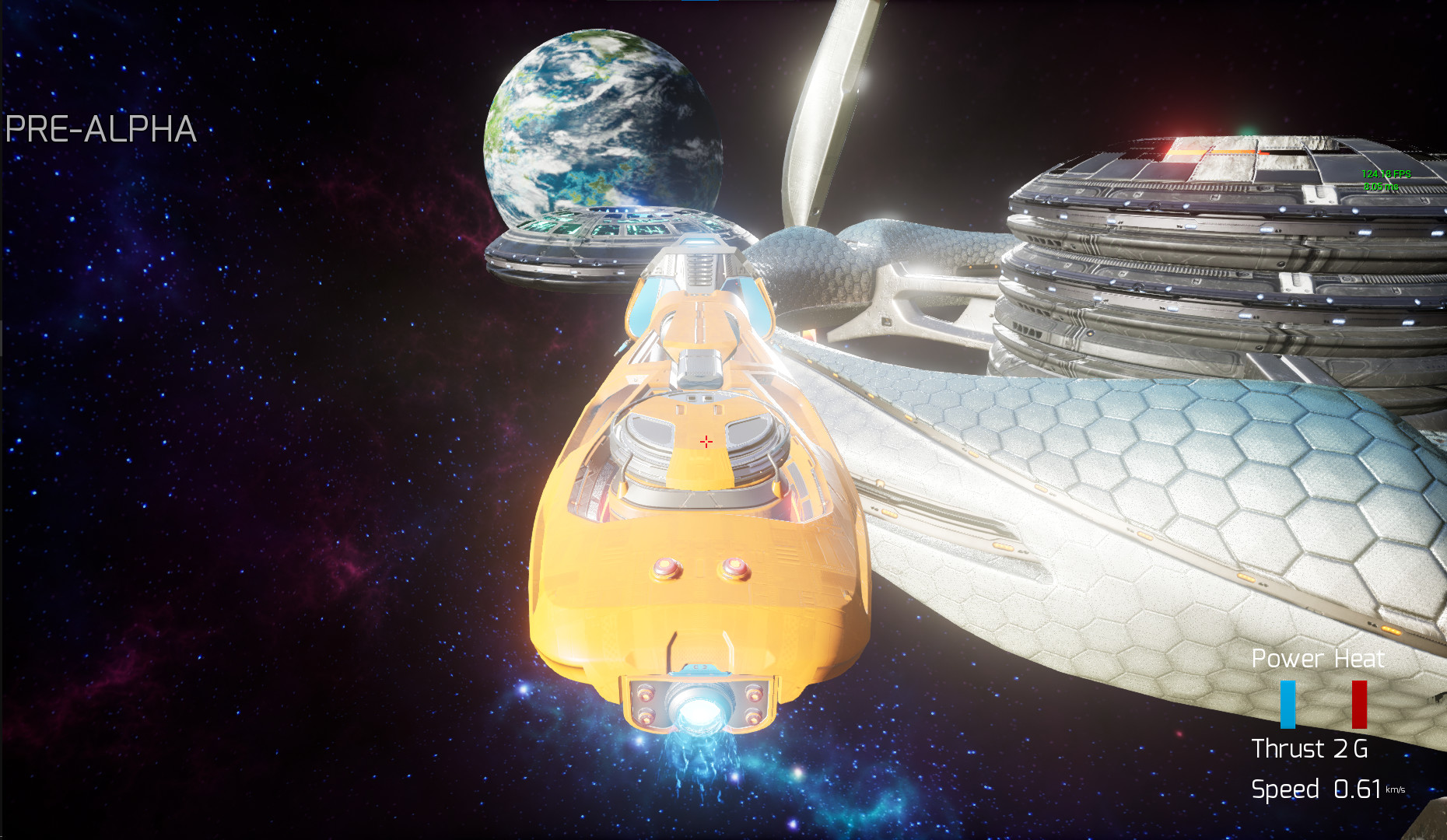The image size is (1447, 840).
Task: Select the Power Heat heading text
Action: point(1317,660)
